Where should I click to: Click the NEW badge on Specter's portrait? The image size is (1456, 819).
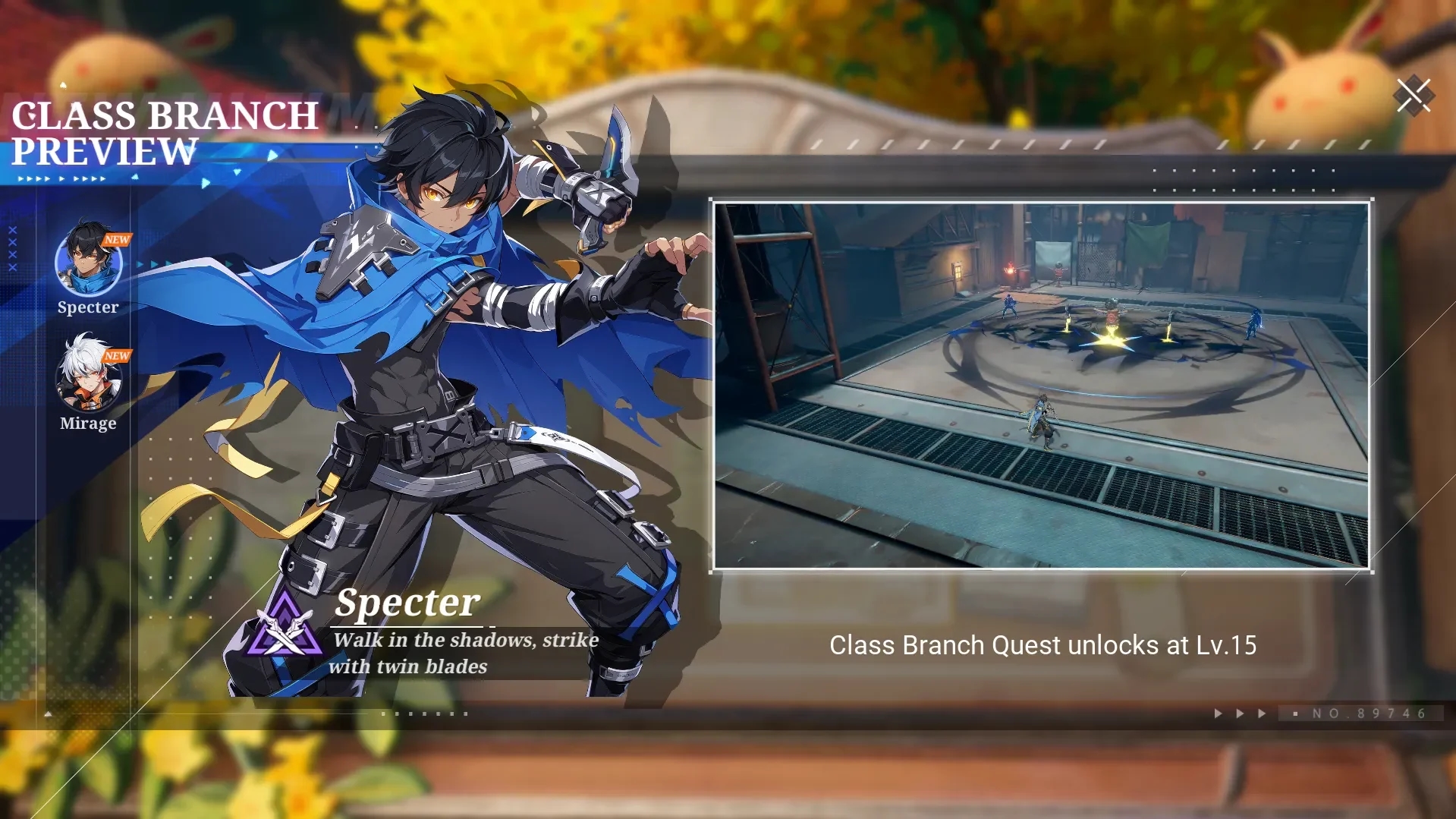pos(118,240)
